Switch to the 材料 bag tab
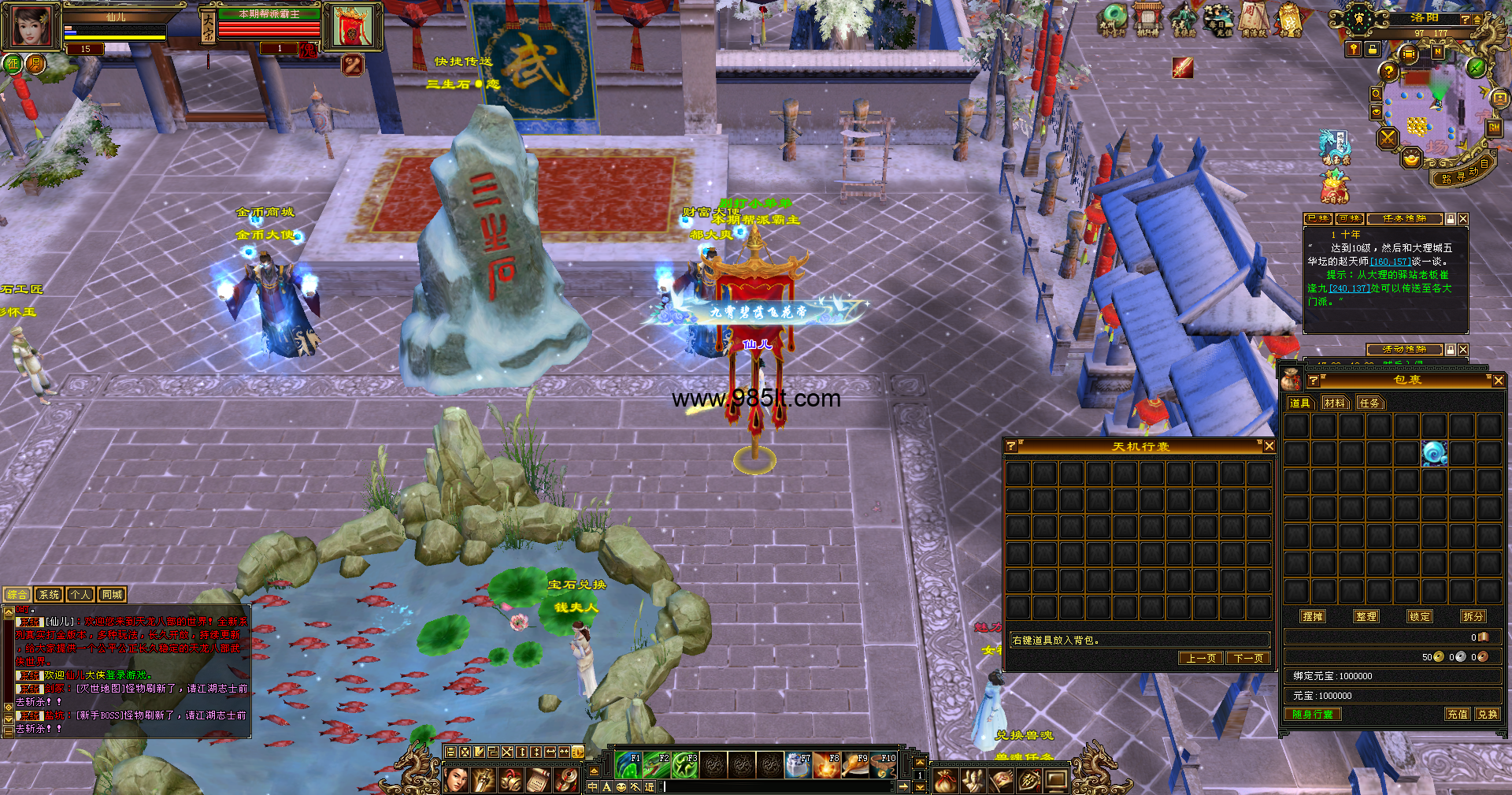Screen dimensions: 1512x795 click(1334, 403)
